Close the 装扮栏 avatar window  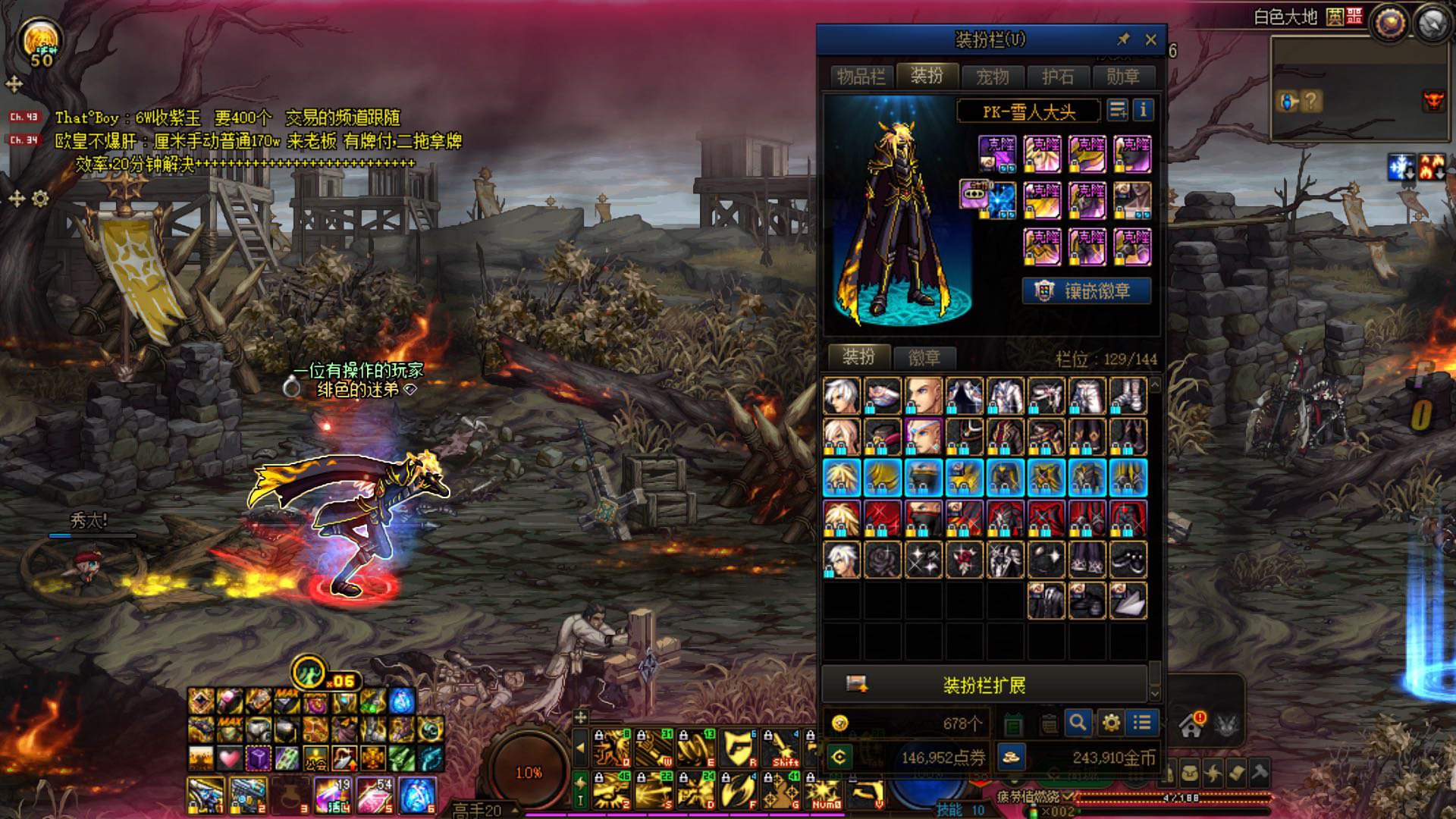1150,39
